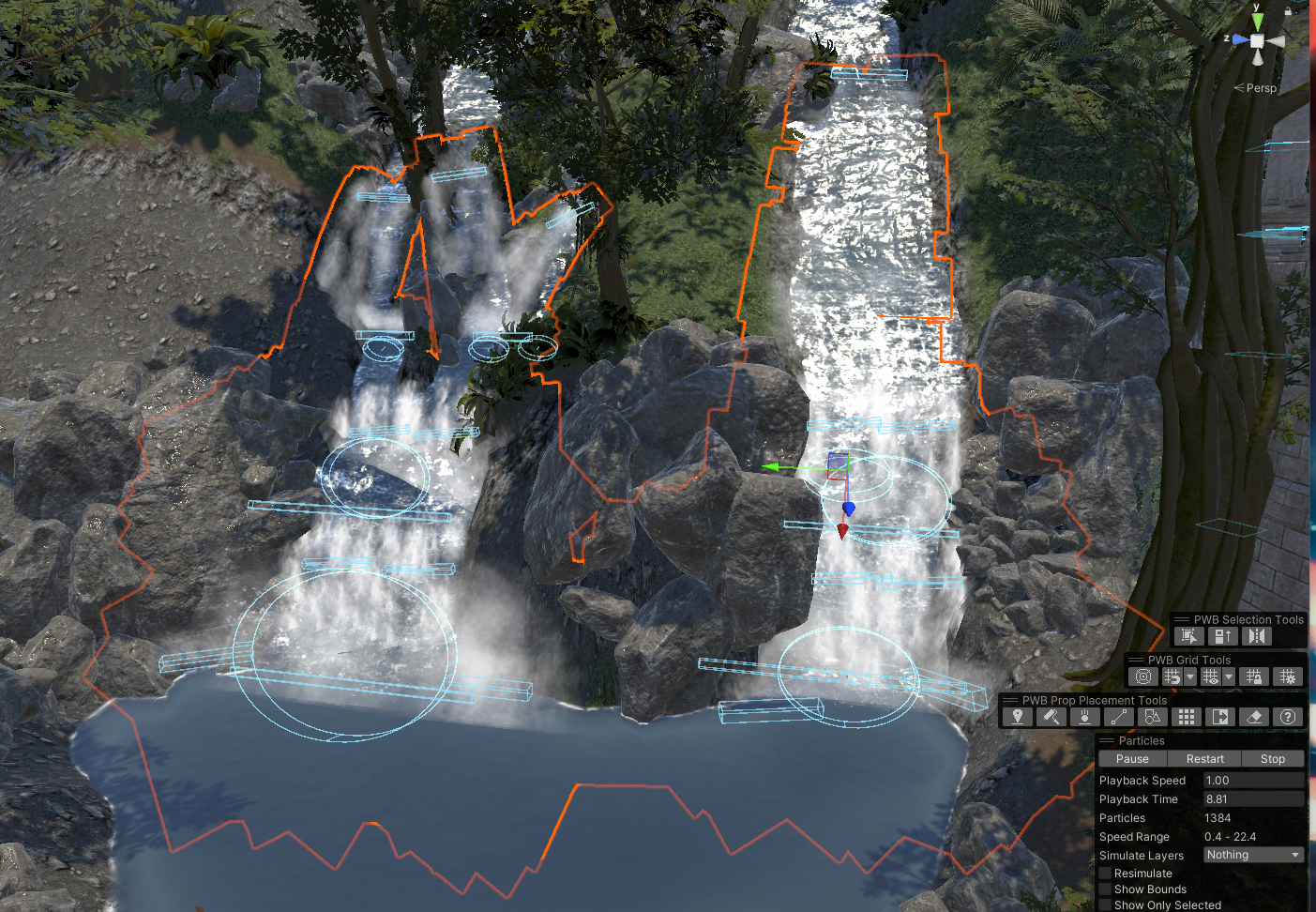Enable Show Bounds in the Particles panel
Screen dimensions: 1316x912
[x=1105, y=889]
